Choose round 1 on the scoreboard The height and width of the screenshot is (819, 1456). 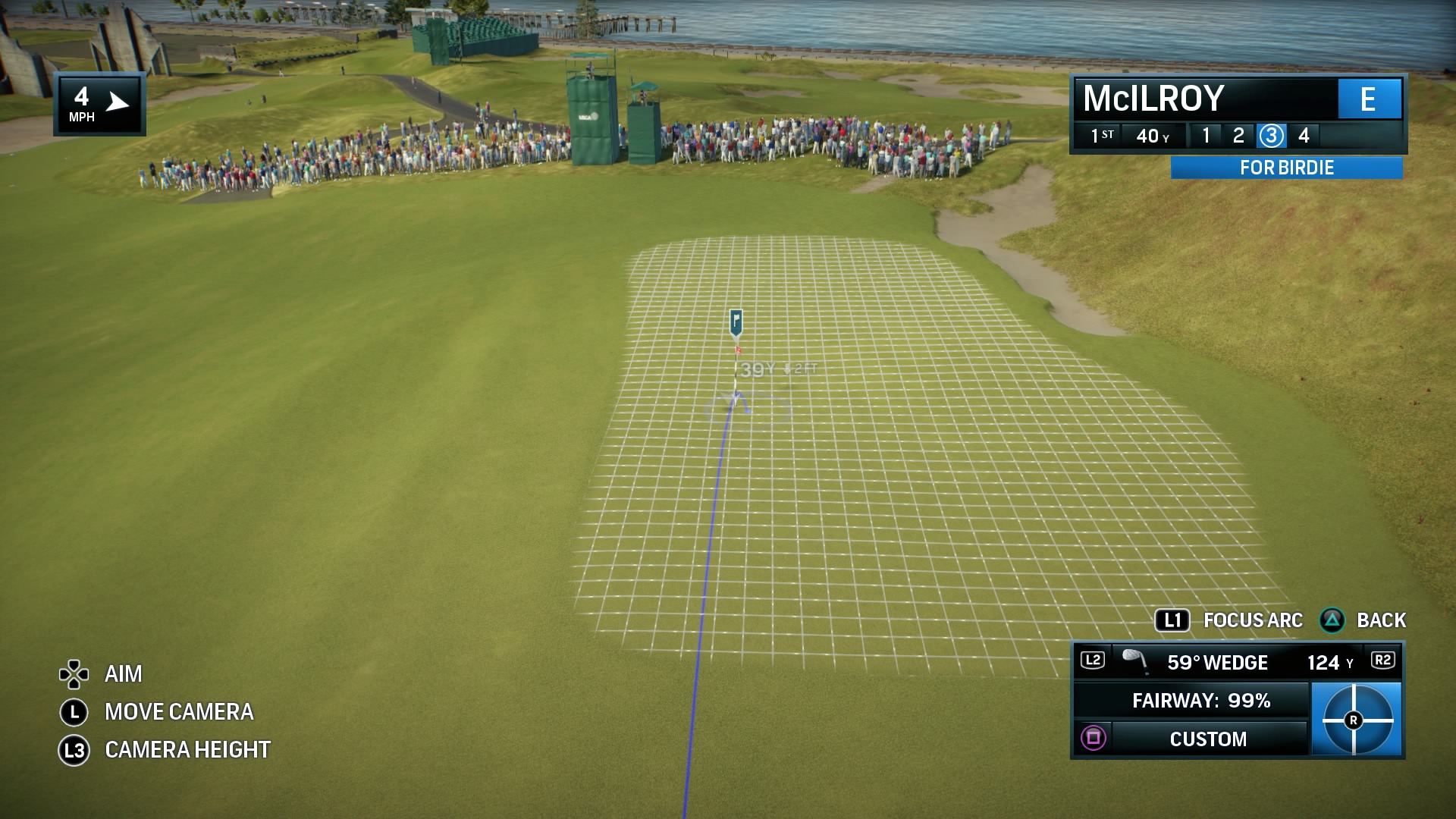coord(1206,136)
